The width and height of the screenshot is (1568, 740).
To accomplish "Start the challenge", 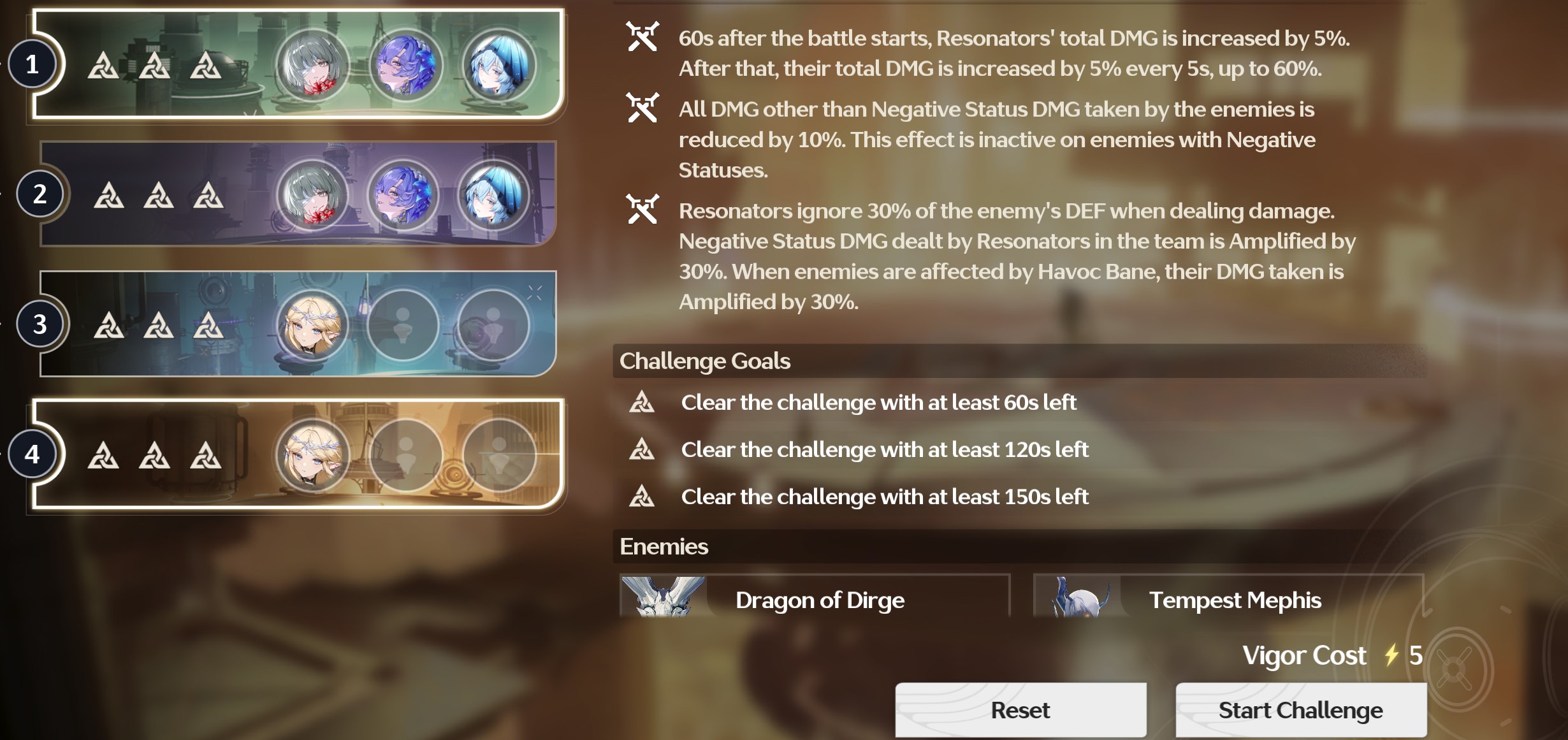I will [1300, 710].
